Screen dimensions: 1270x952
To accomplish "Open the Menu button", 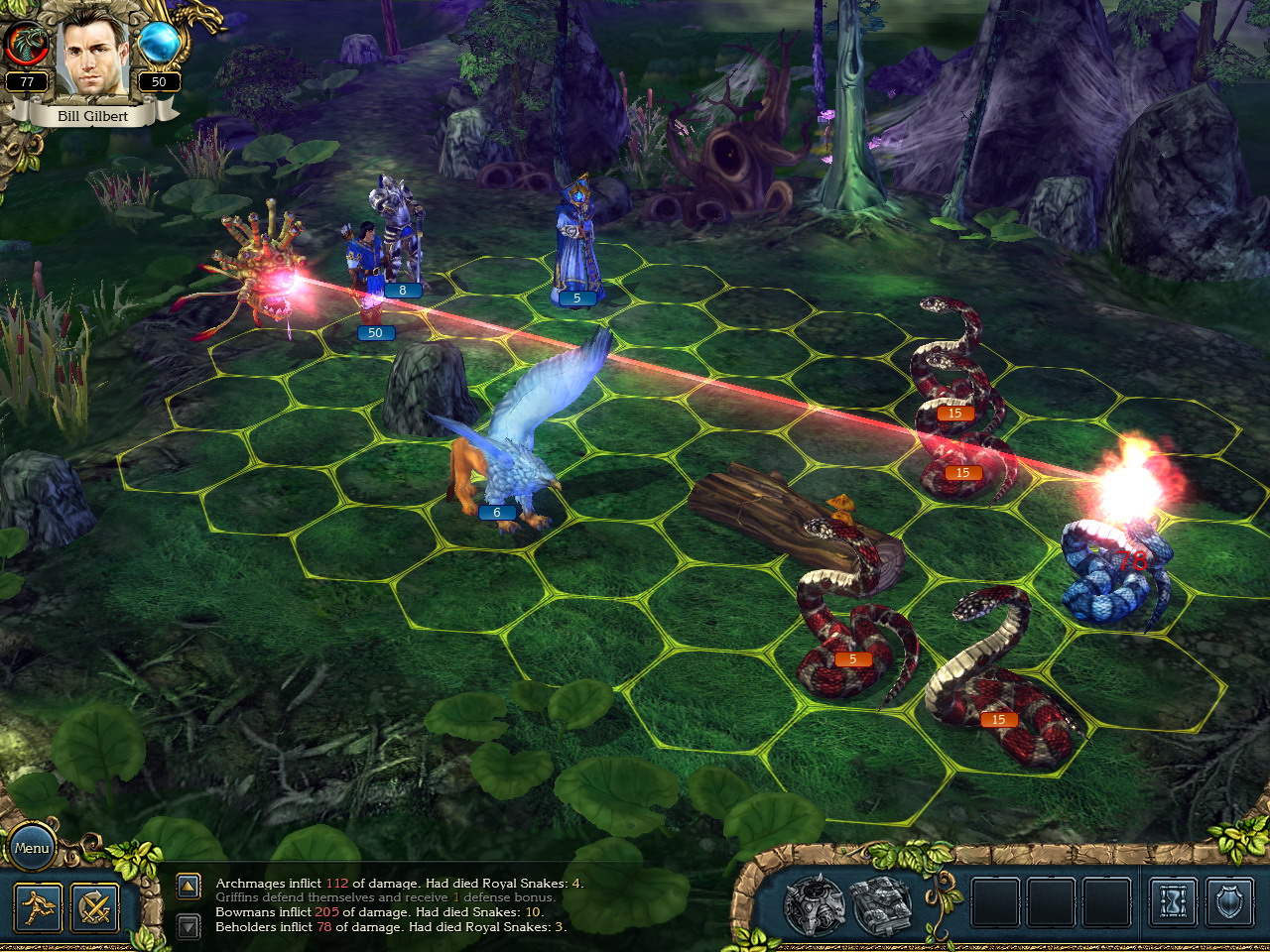I will click(x=32, y=848).
